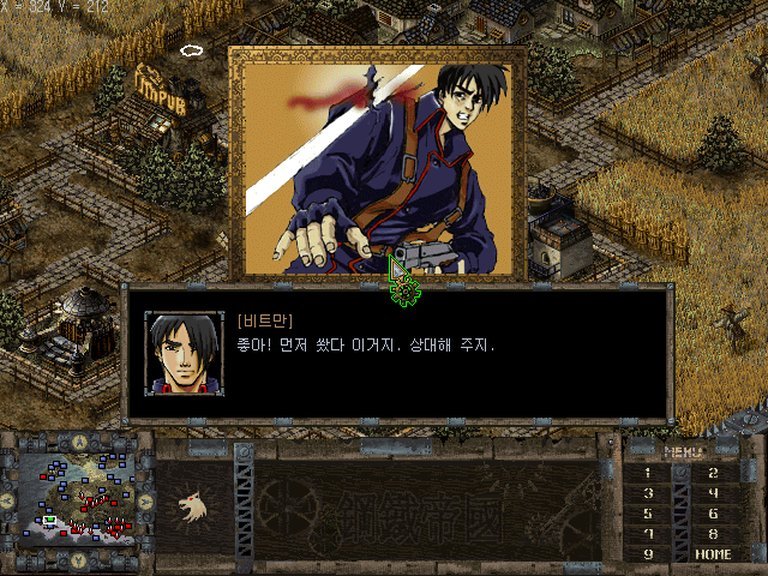This screenshot has width=768, height=576.
Task: Select group number 4
Action: [713, 493]
